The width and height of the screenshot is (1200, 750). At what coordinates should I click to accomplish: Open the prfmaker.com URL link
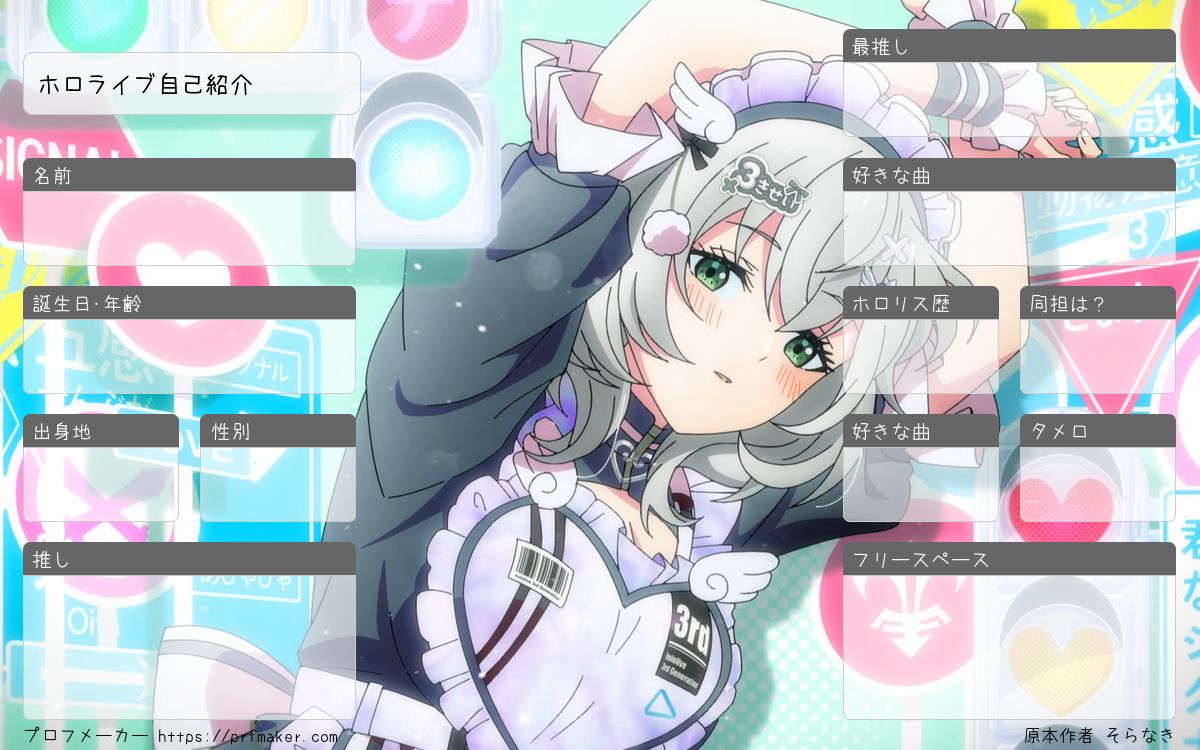click(248, 737)
